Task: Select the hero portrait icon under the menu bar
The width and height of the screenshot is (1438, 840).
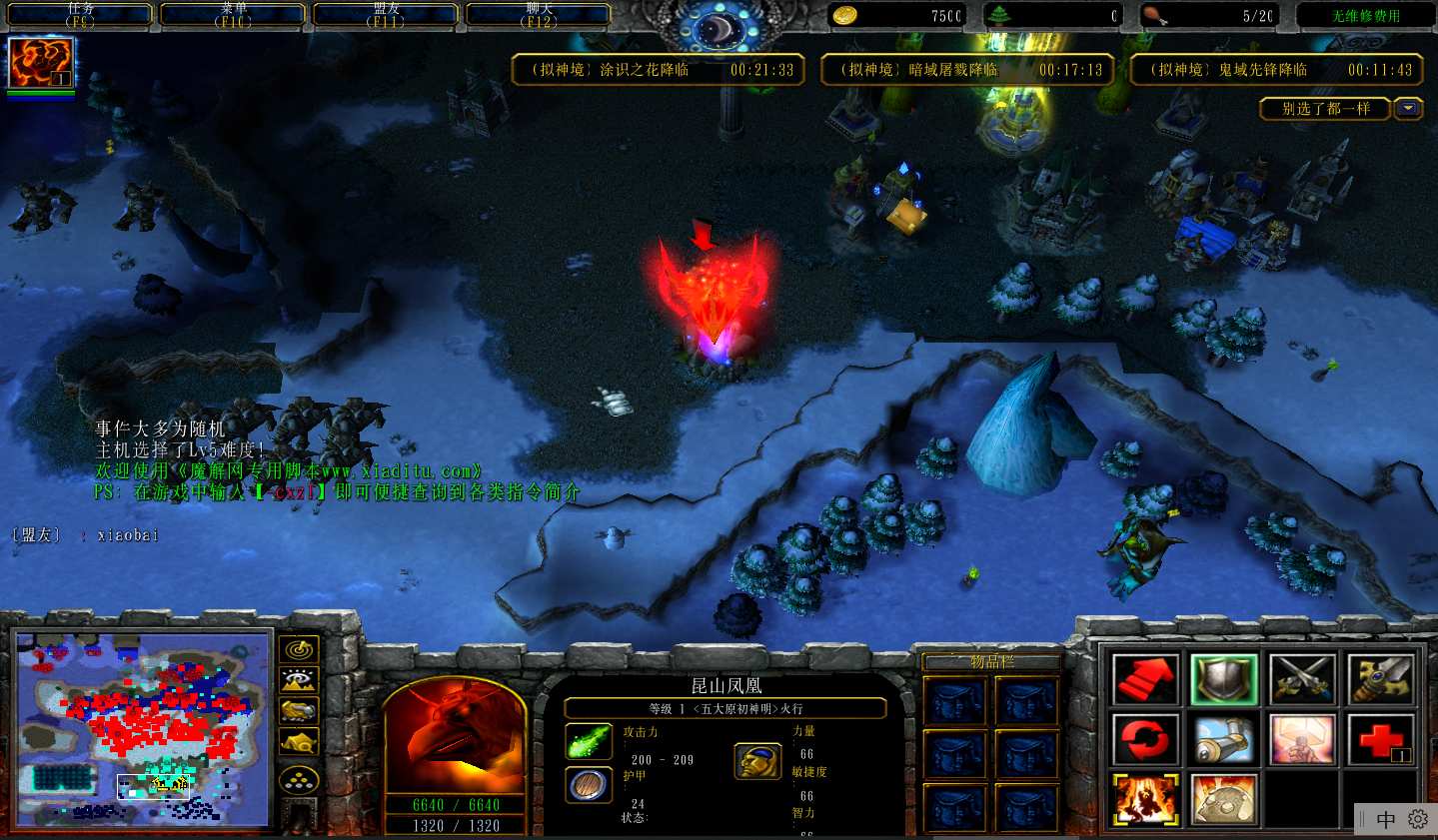Action: click(x=41, y=63)
